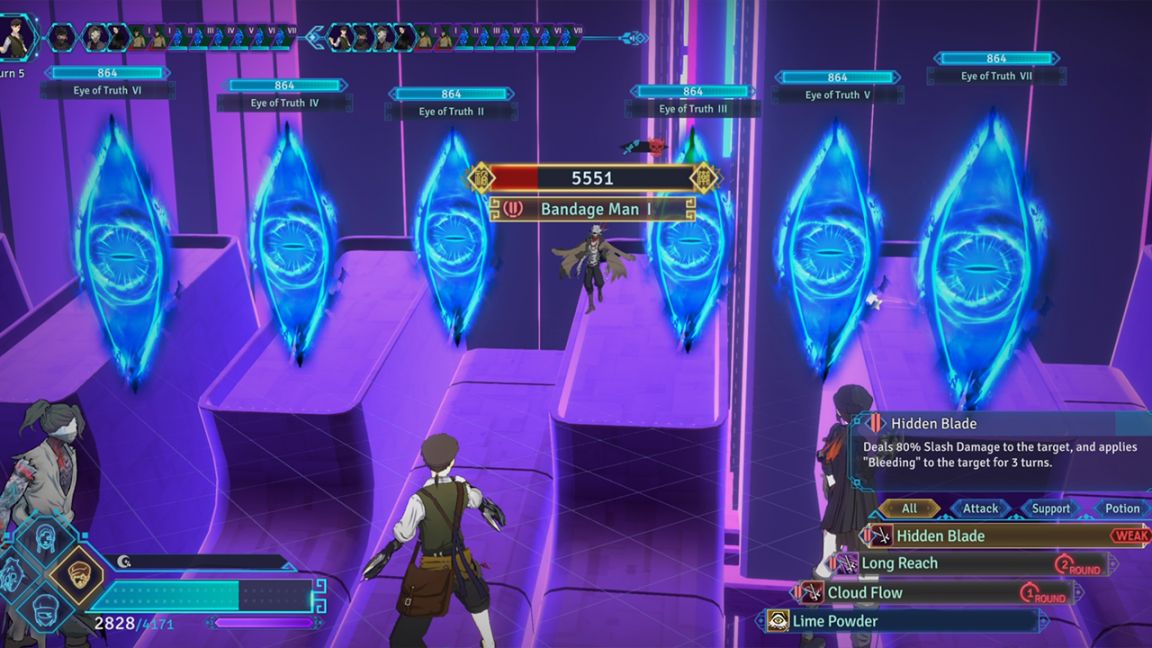Target Eye of Truth VII nameplate

[x=996, y=76]
